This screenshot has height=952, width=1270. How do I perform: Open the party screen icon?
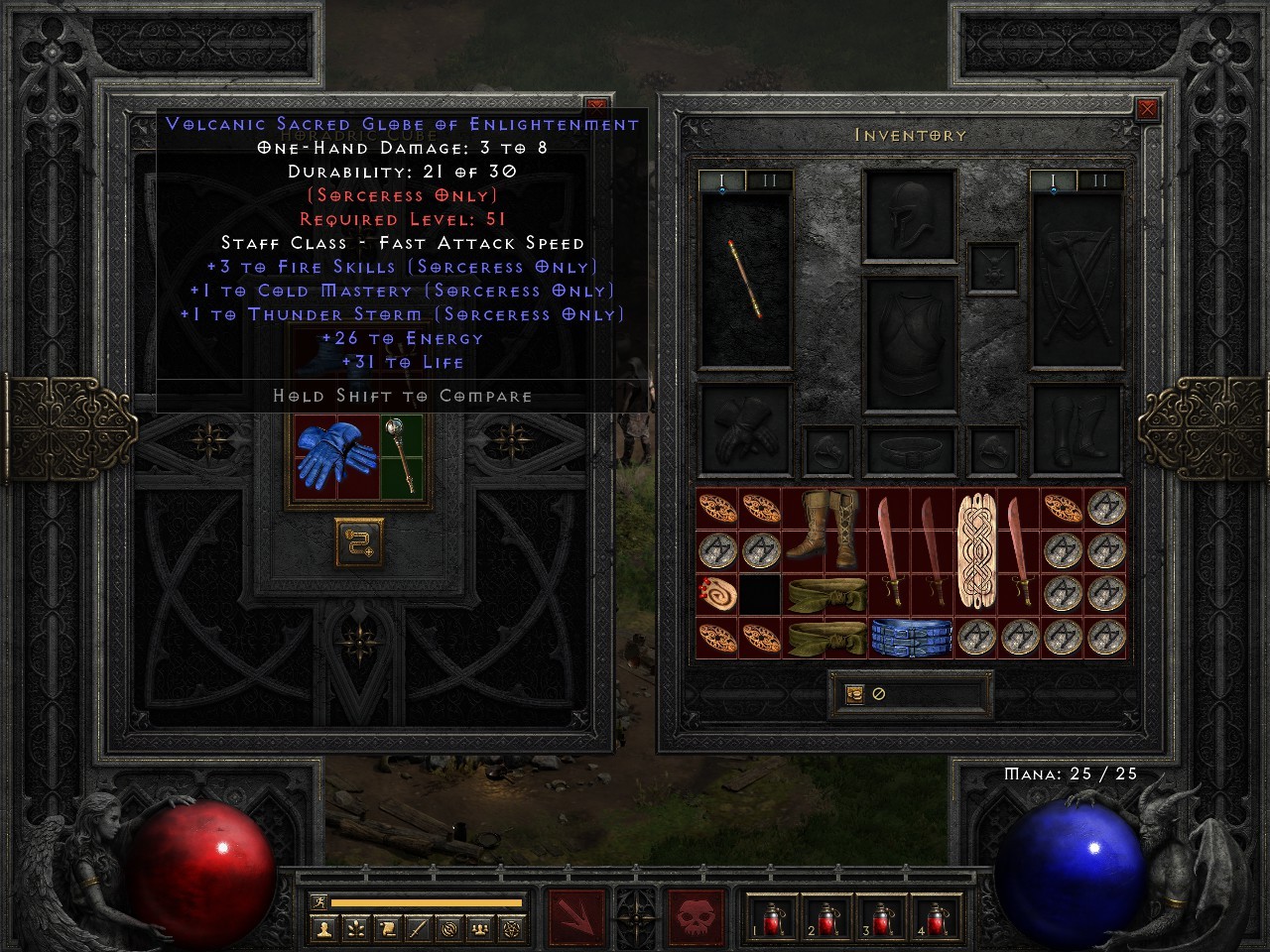(x=479, y=928)
